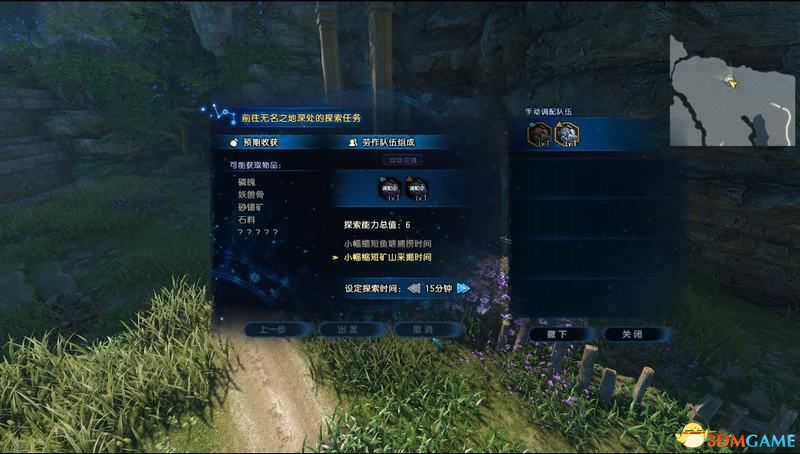This screenshot has width=800, height=454.
Task: Remove the team member with 撤下
Action: pyautogui.click(x=562, y=333)
